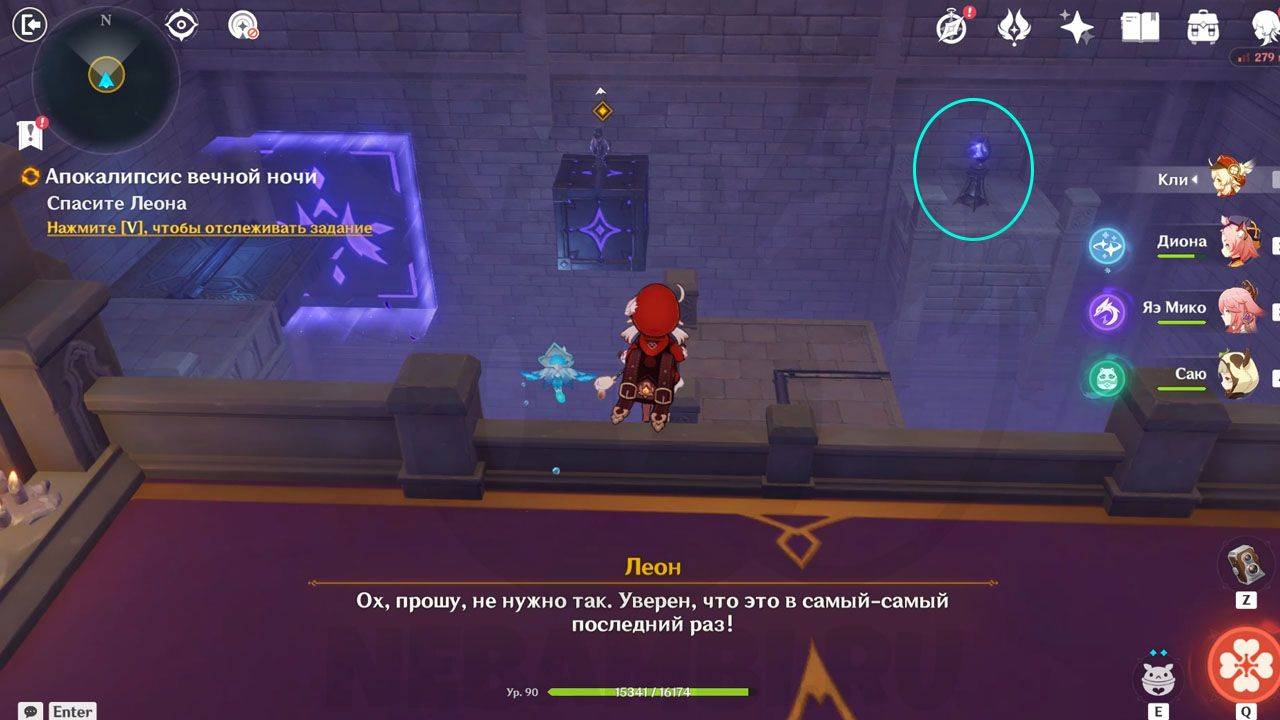Activate Klee's elemental skill icon
1280x720 pixels.
[x=1158, y=677]
